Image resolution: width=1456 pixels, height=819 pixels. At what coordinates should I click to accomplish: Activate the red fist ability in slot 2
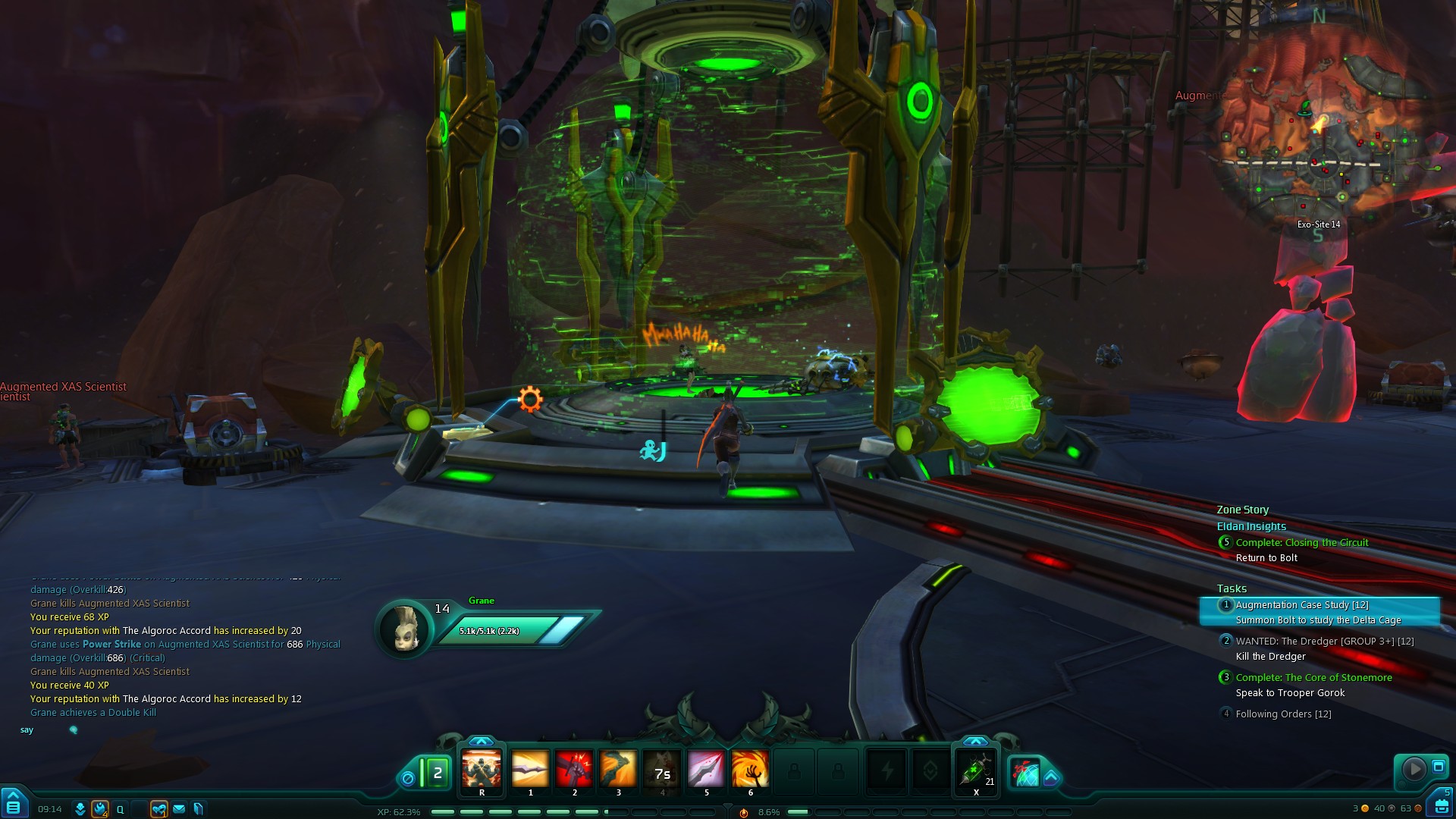574,770
